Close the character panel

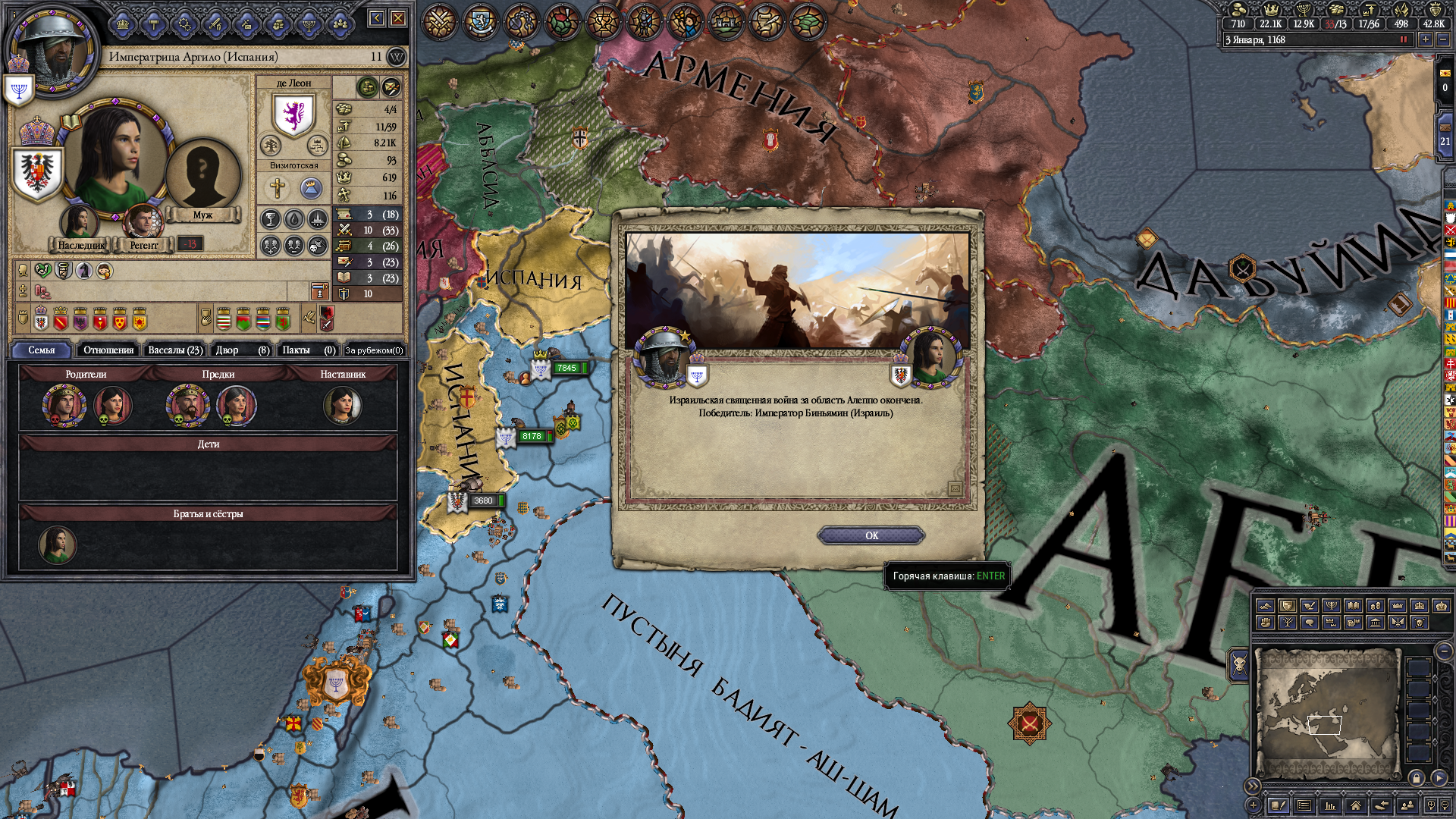[398, 18]
